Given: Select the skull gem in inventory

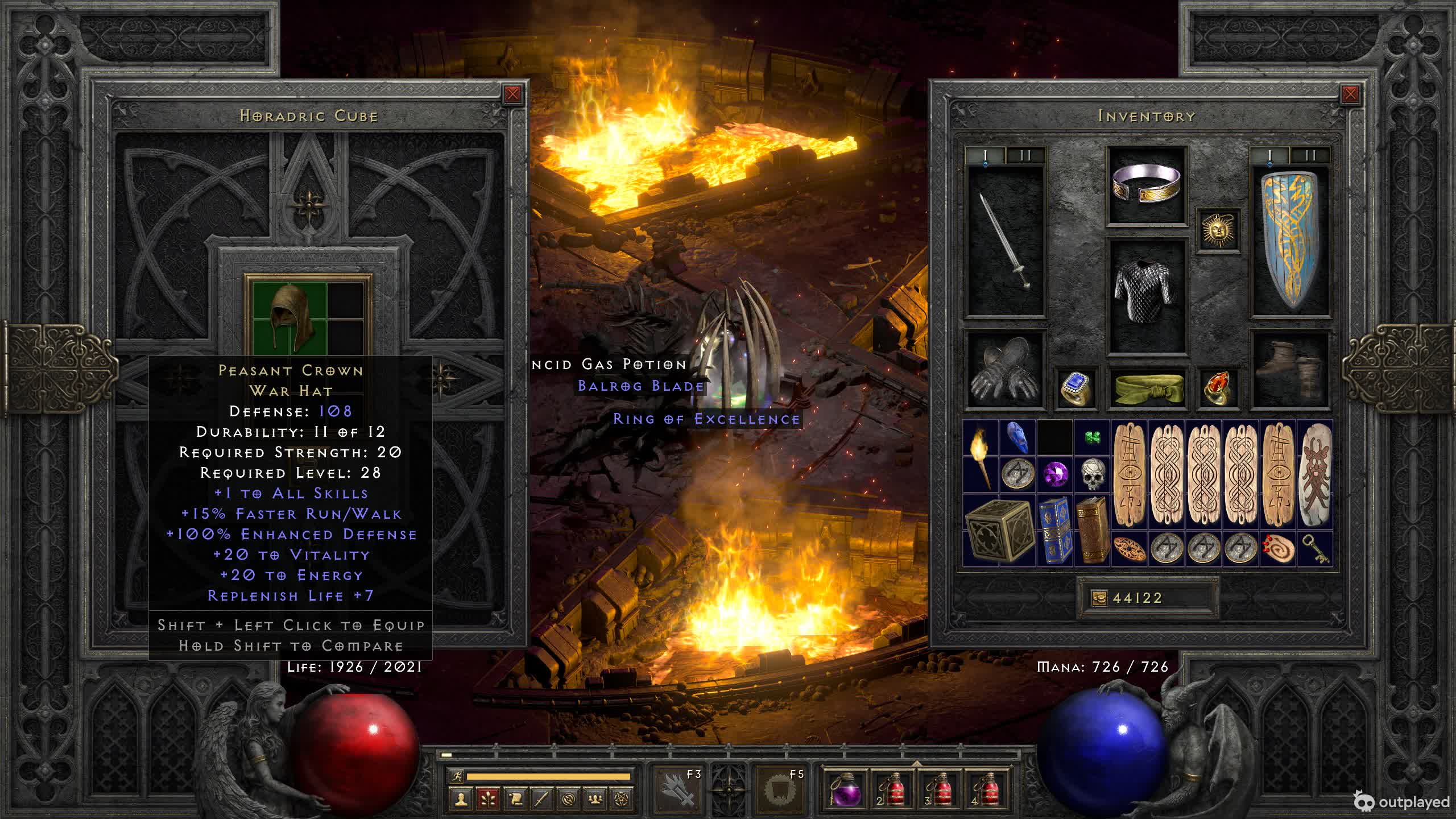Looking at the screenshot, I should (1092, 474).
